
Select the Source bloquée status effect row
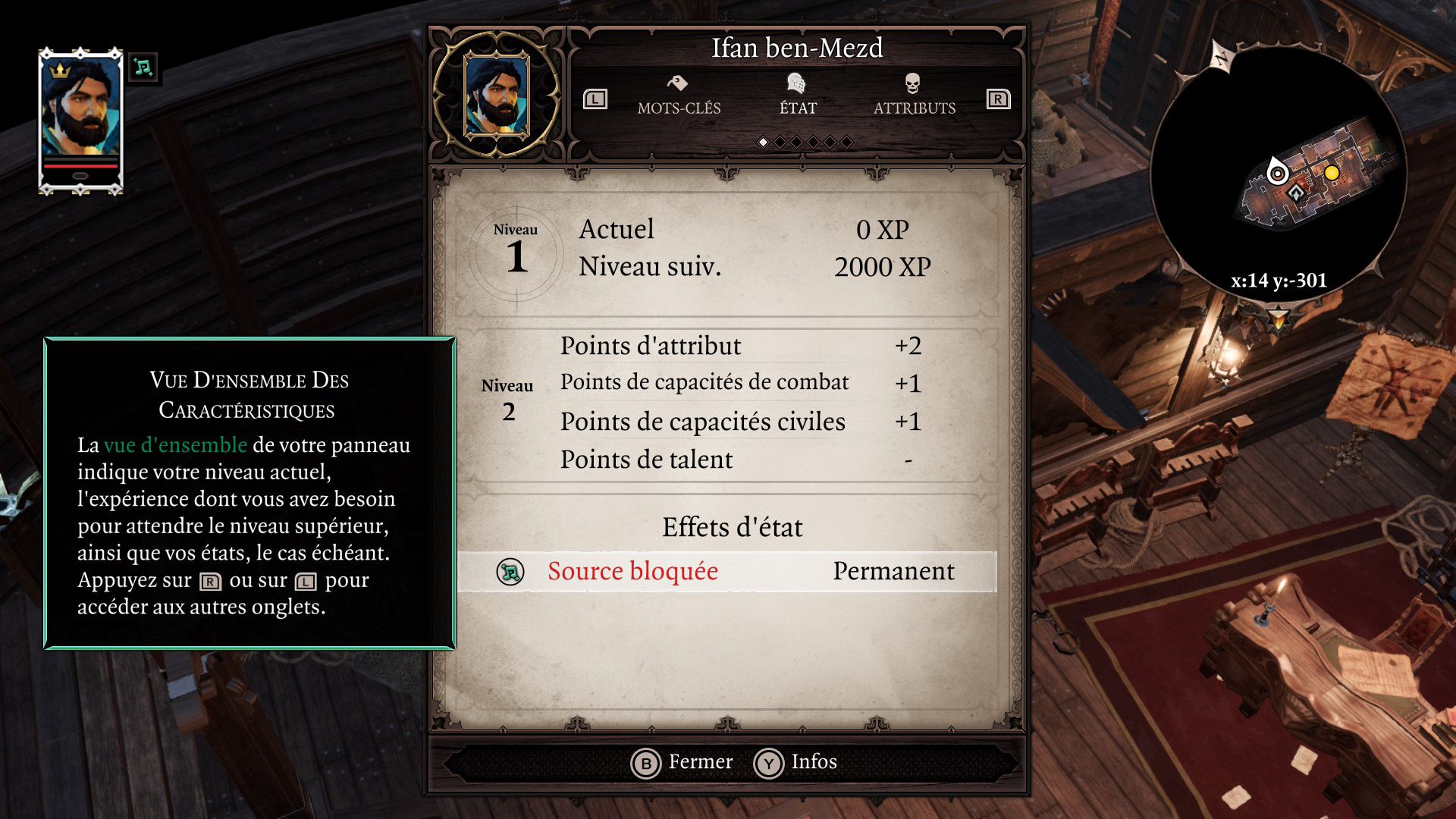(x=726, y=571)
